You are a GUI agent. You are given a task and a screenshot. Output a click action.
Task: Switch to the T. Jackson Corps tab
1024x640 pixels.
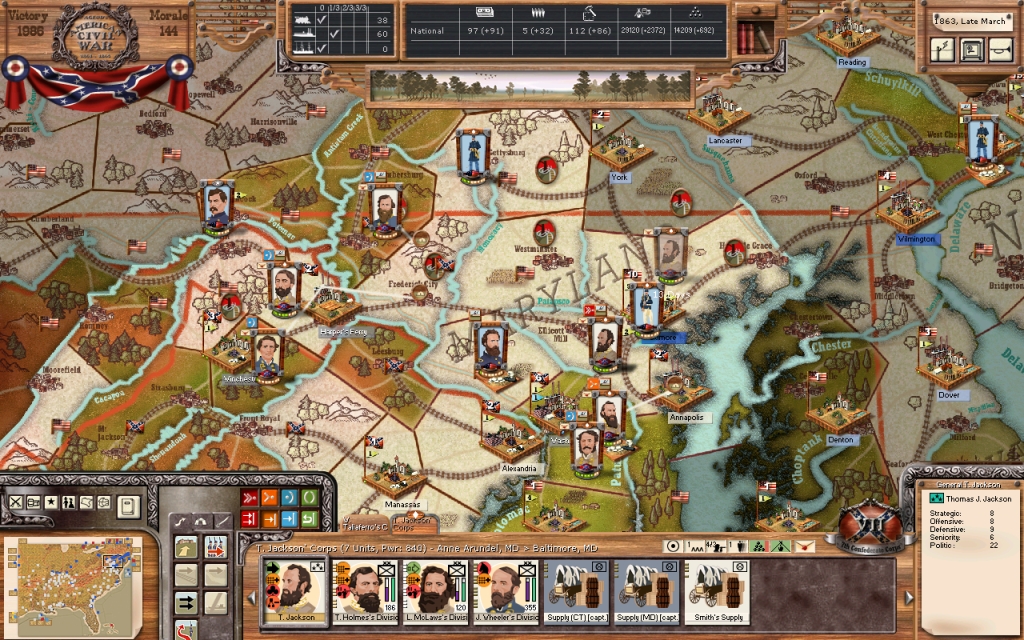[414, 523]
